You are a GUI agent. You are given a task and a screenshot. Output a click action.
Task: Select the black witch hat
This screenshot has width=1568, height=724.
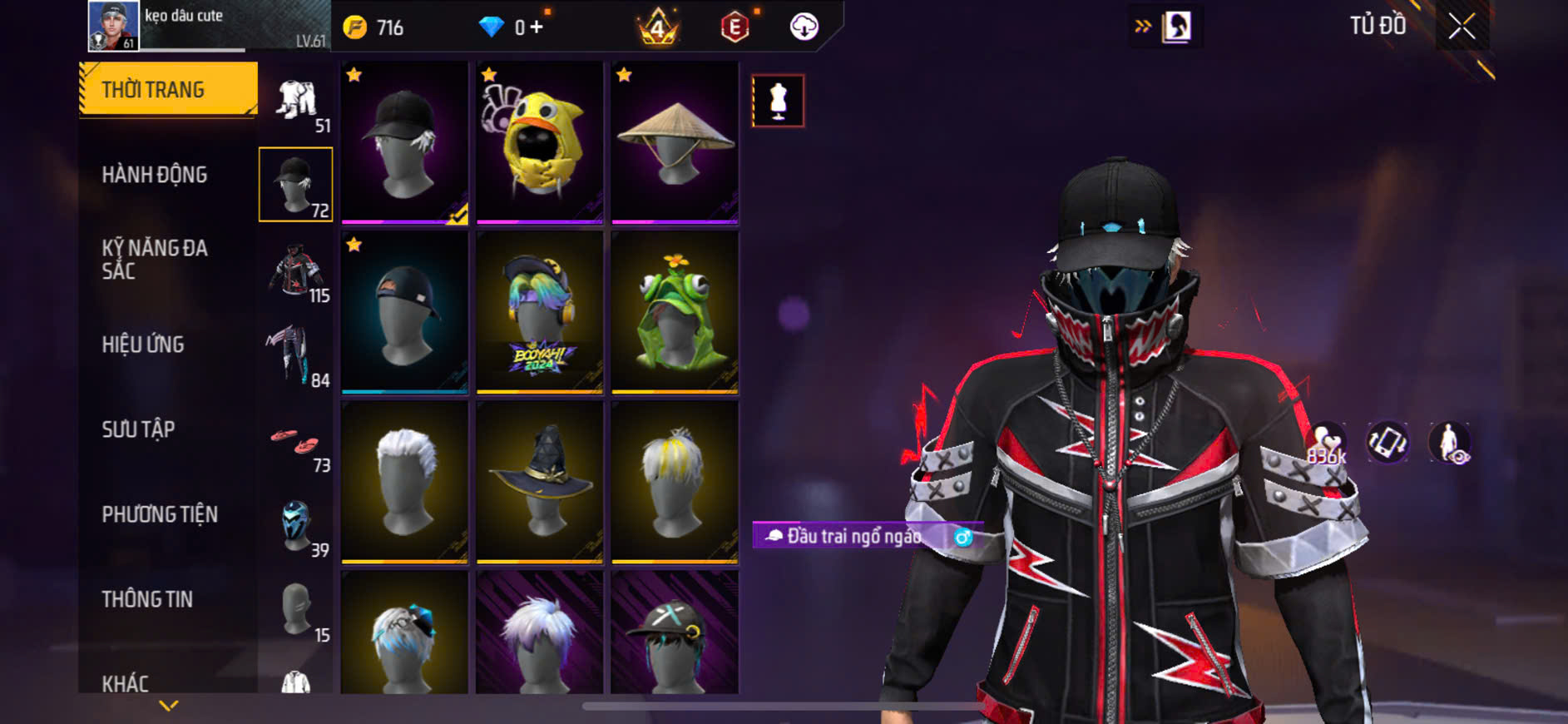(540, 482)
